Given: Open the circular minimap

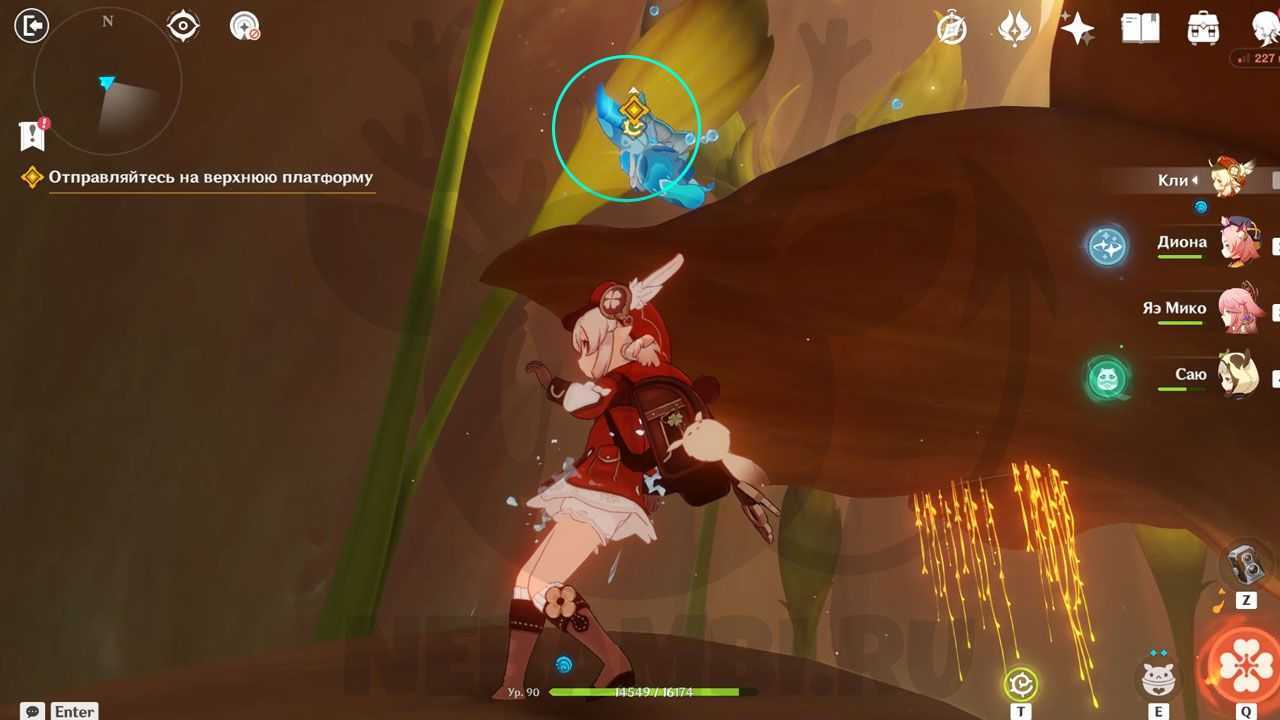Looking at the screenshot, I should point(107,82).
